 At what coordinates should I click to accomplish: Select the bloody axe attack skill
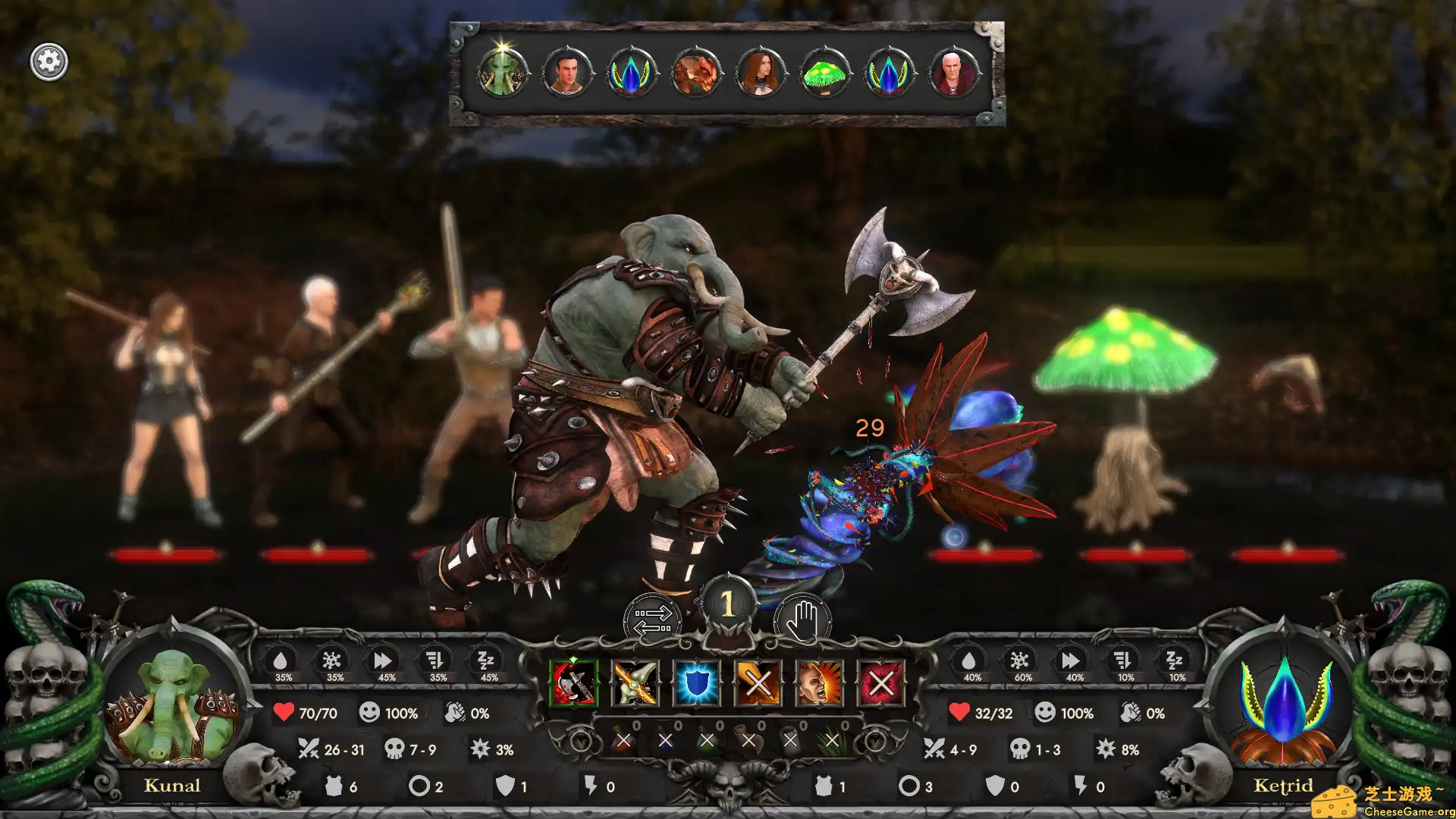(x=574, y=682)
